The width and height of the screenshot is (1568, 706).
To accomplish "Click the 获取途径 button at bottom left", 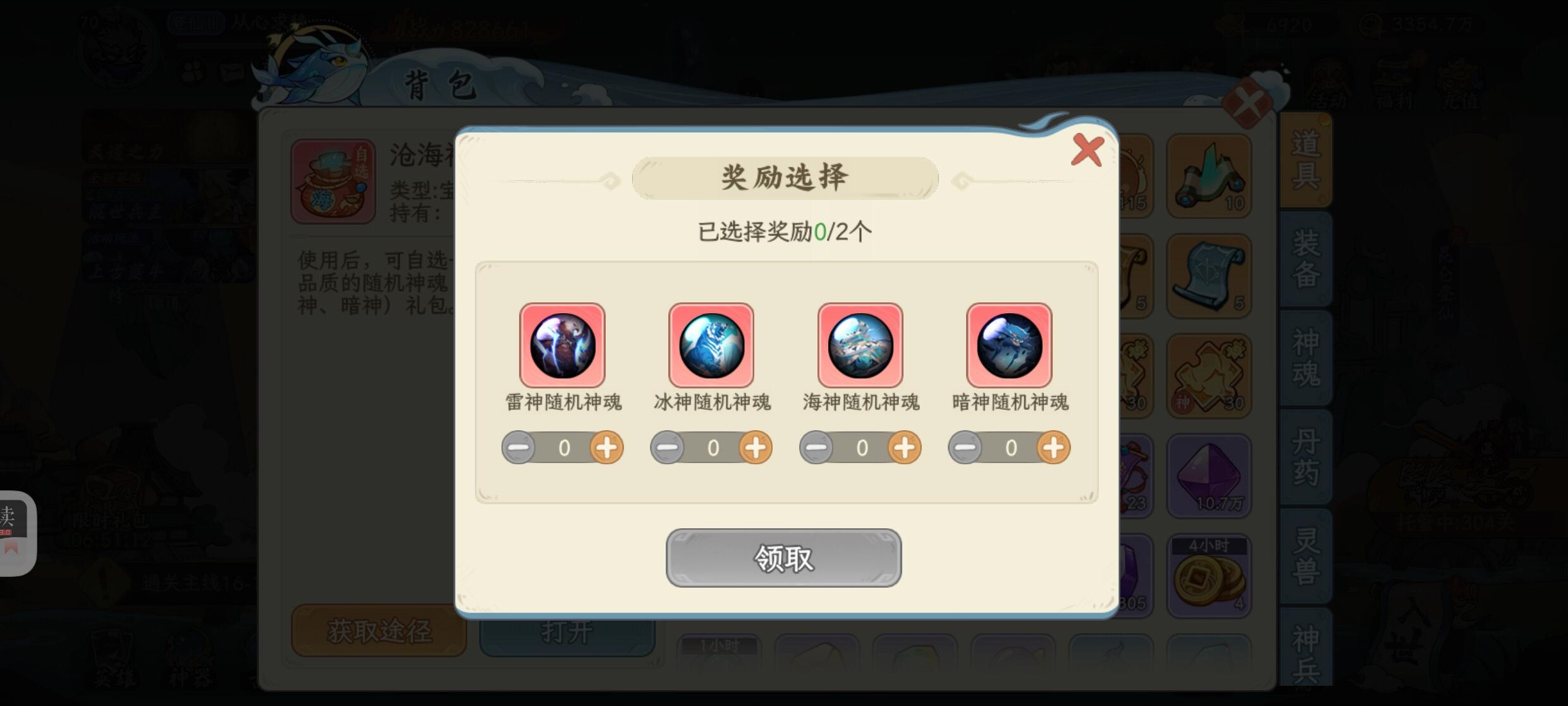I will click(x=379, y=631).
